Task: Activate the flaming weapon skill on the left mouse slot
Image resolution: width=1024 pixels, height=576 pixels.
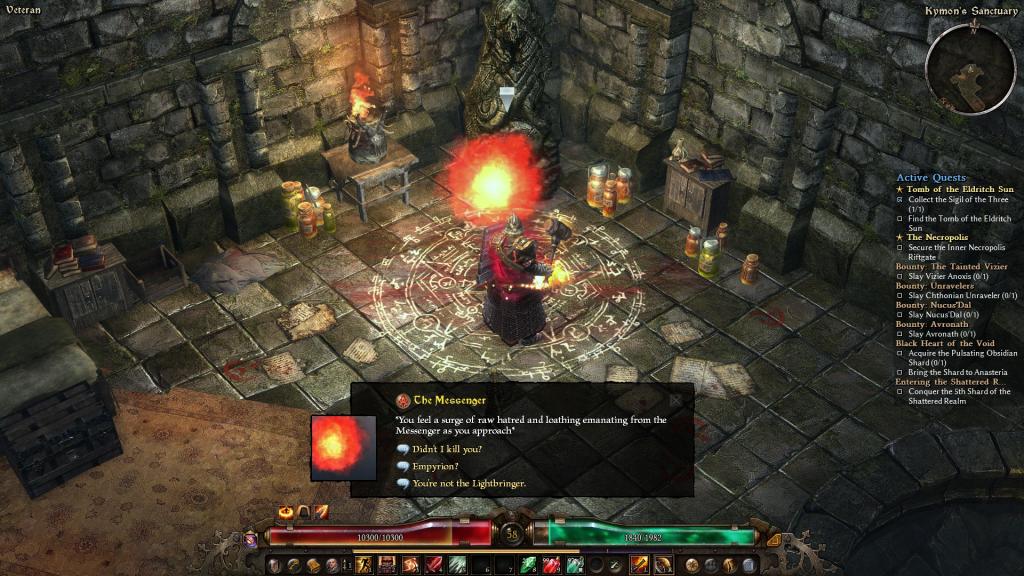Action: pyautogui.click(x=640, y=565)
